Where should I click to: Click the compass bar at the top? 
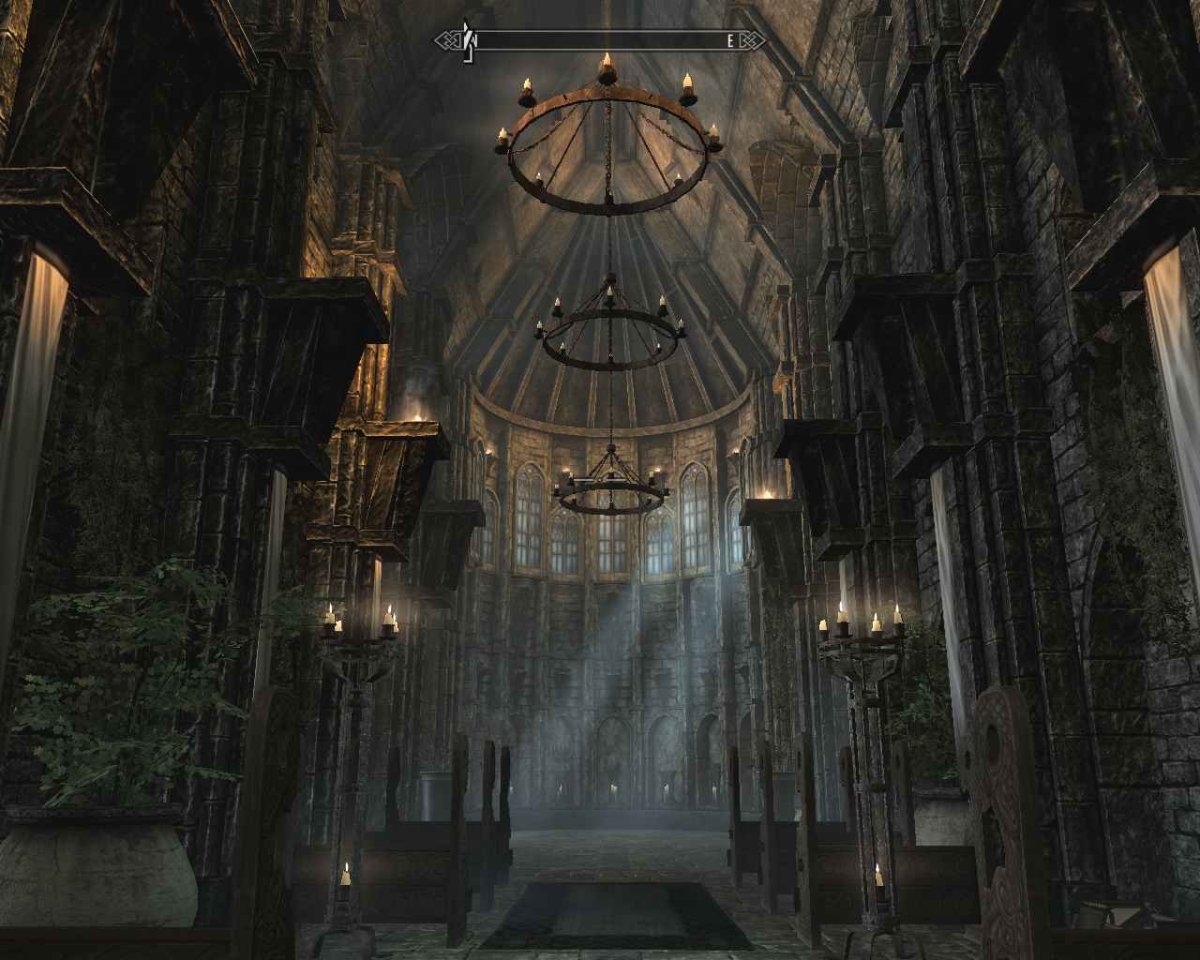[x=600, y=41]
